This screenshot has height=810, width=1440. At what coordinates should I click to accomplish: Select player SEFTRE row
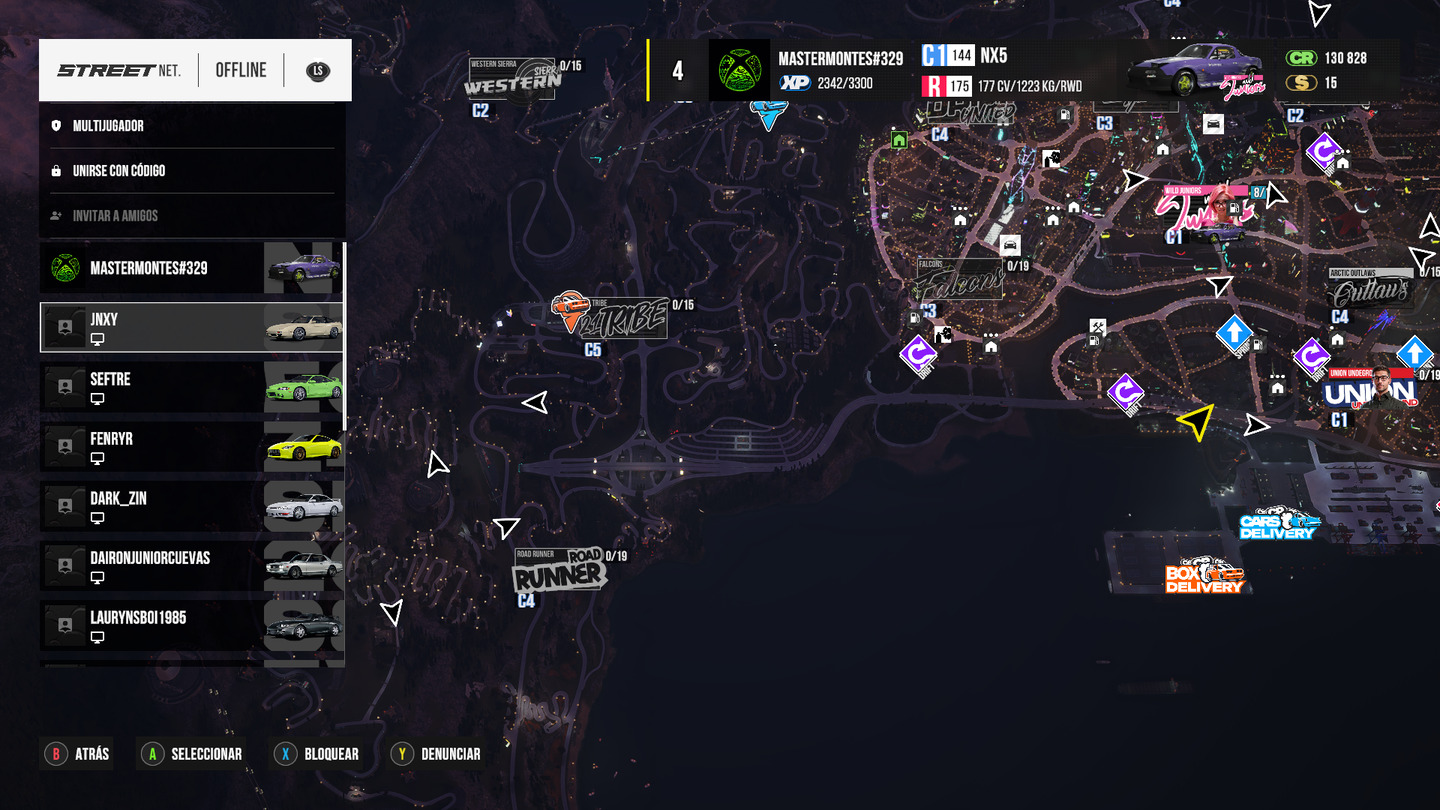[191, 387]
